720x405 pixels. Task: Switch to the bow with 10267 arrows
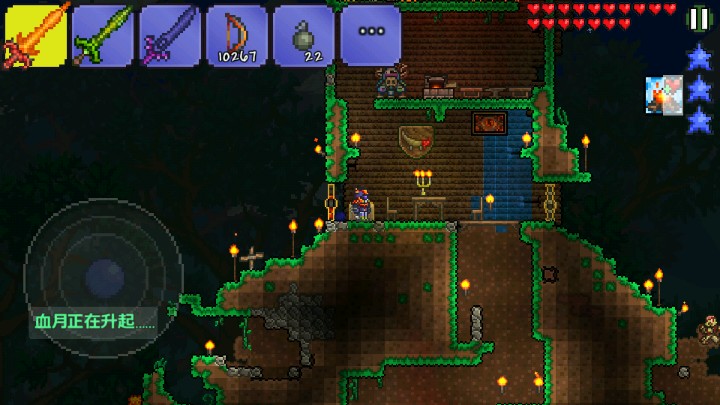pos(236,36)
